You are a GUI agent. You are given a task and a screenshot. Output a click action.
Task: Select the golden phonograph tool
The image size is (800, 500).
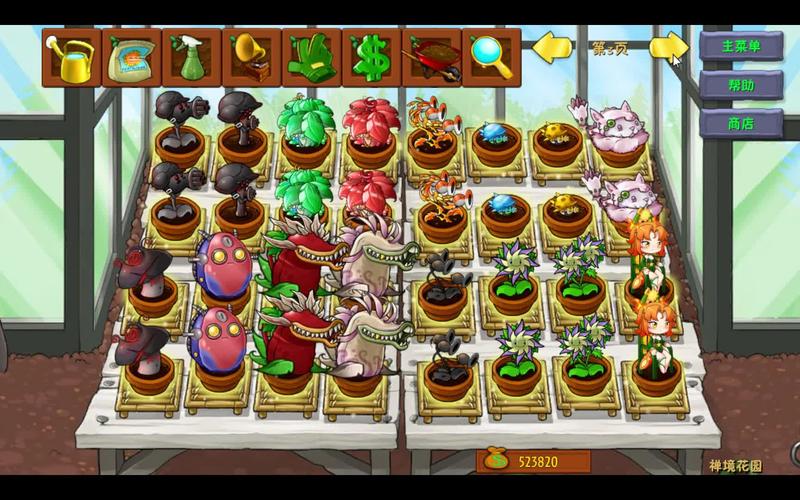pos(251,58)
